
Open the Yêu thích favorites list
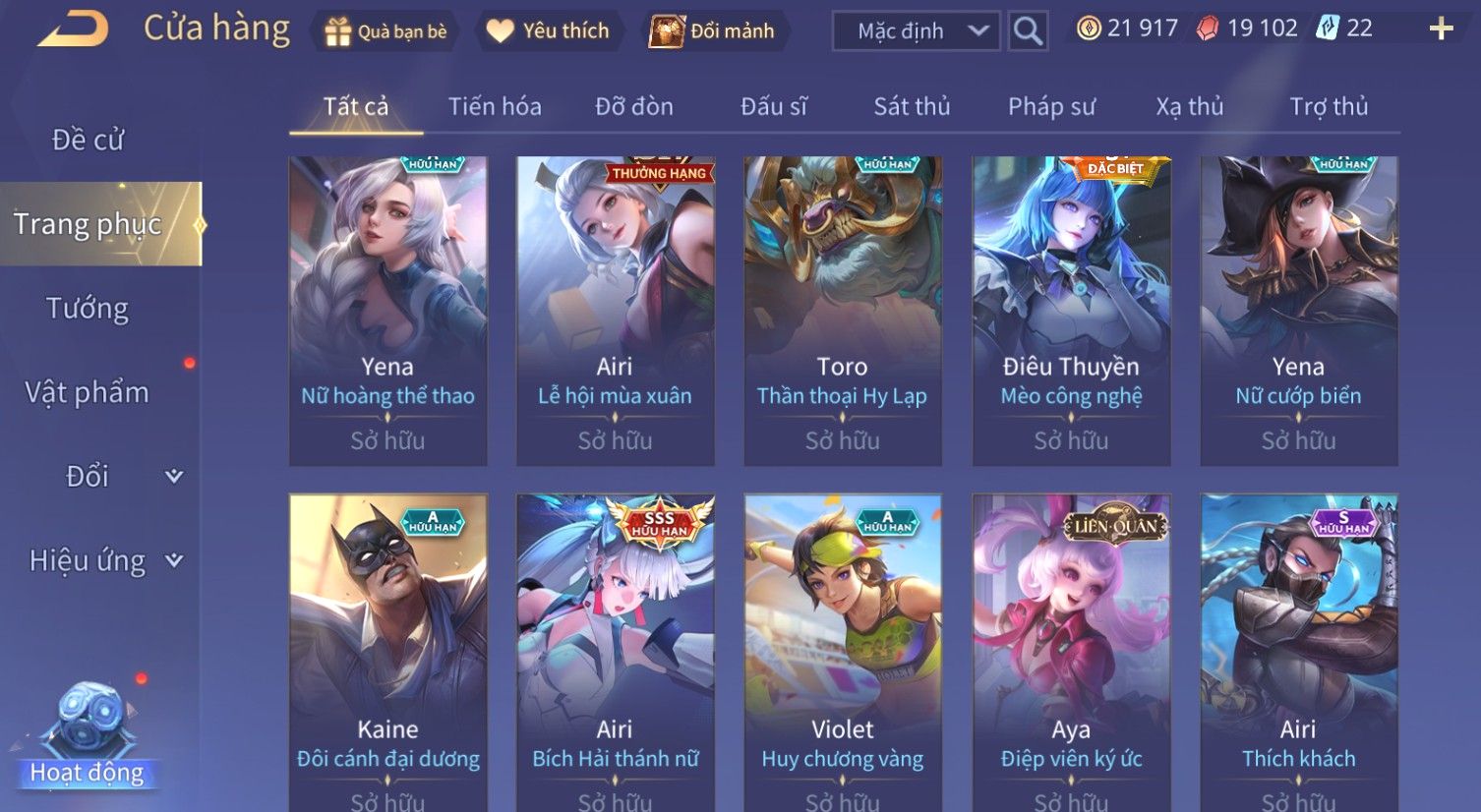click(x=548, y=31)
